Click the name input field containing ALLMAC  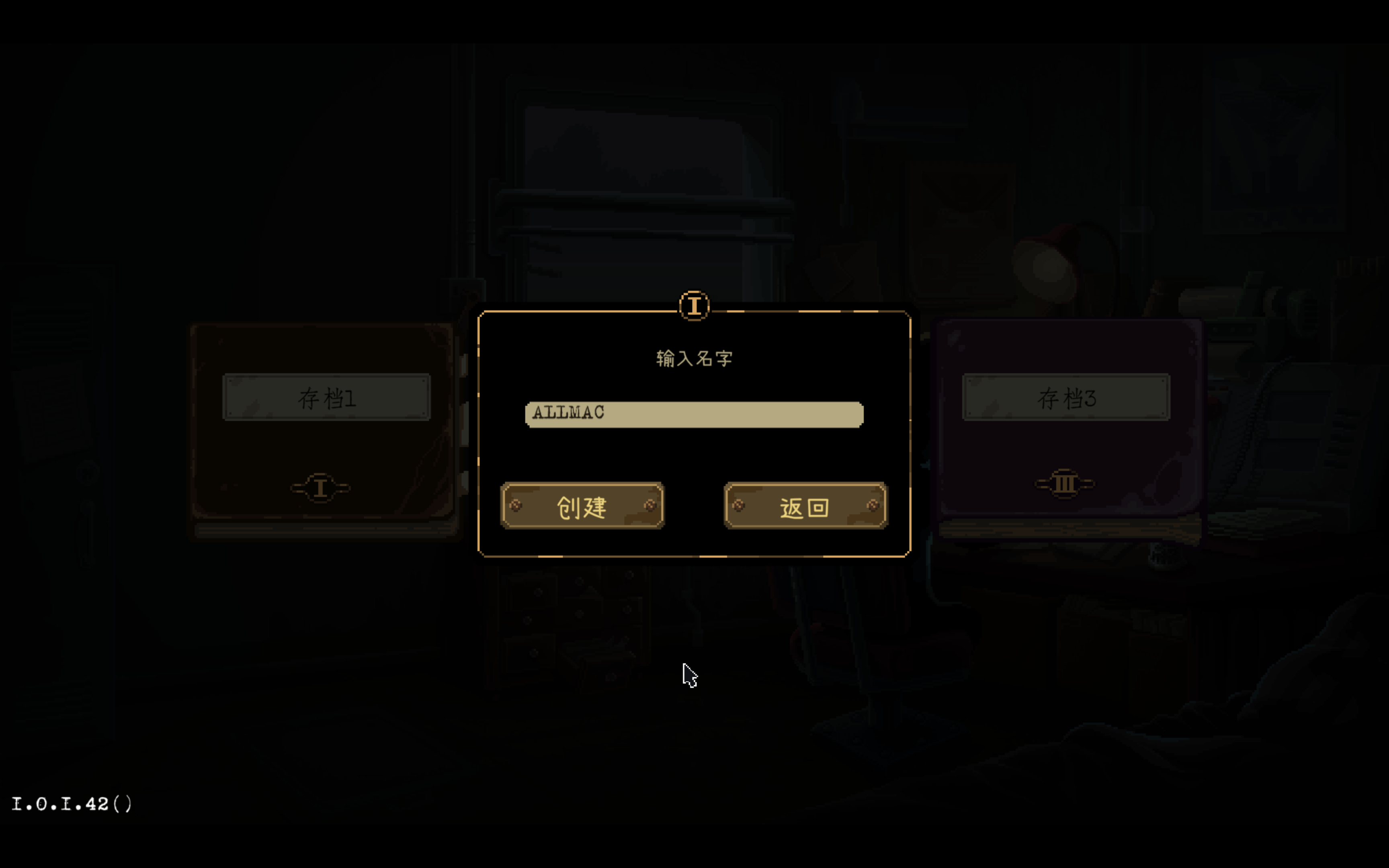click(x=693, y=414)
